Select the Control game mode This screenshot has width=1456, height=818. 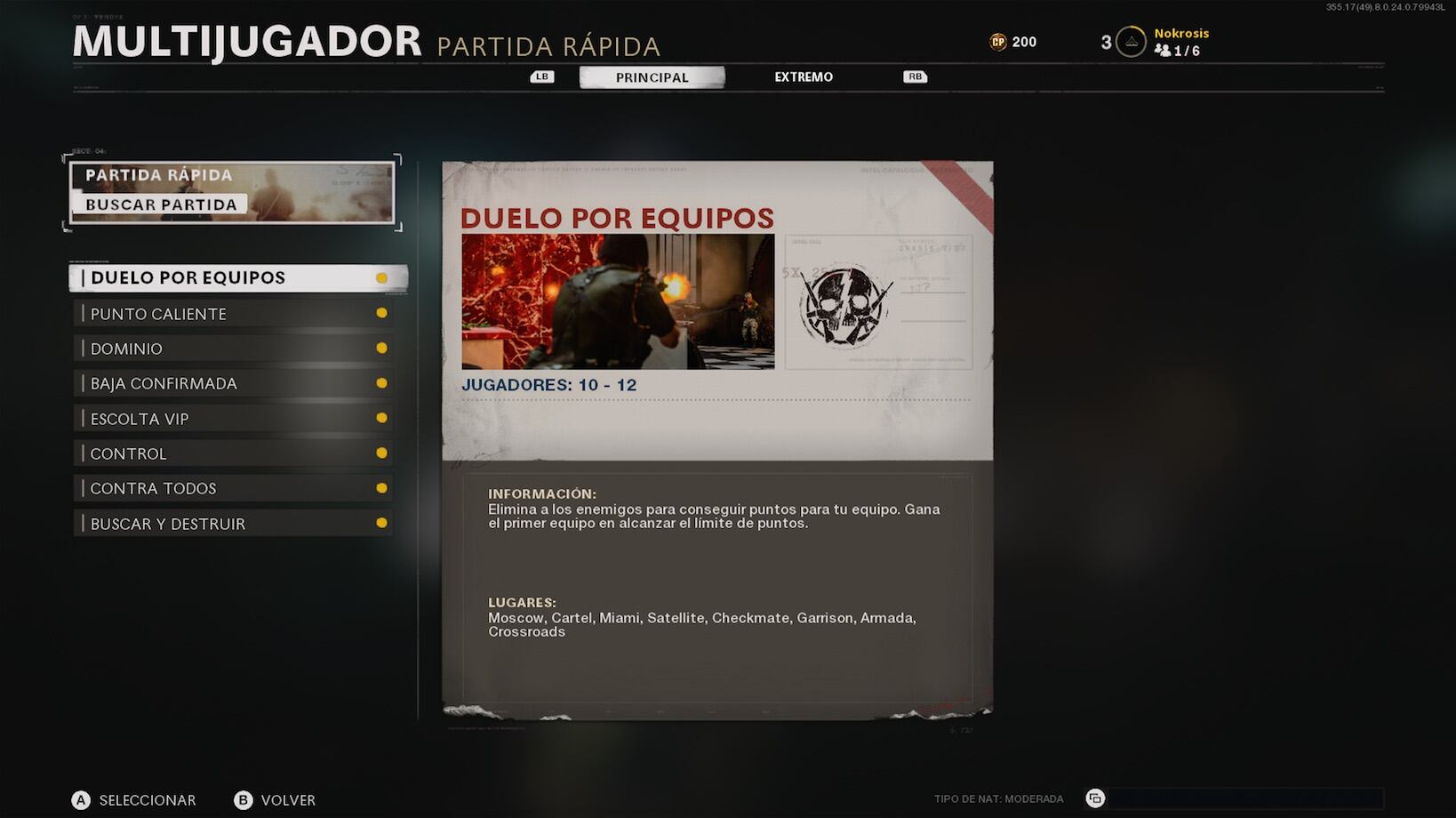click(x=234, y=453)
